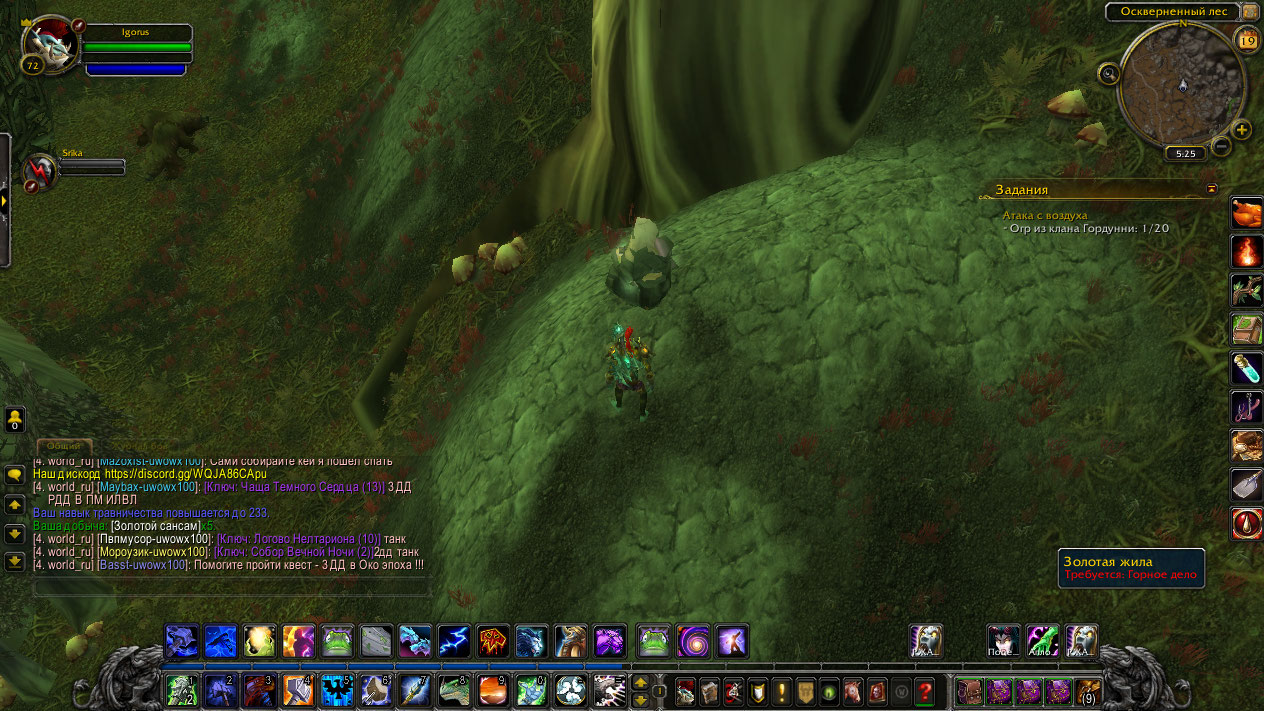Open the red question mark help menu
1264x711 pixels.
[925, 691]
